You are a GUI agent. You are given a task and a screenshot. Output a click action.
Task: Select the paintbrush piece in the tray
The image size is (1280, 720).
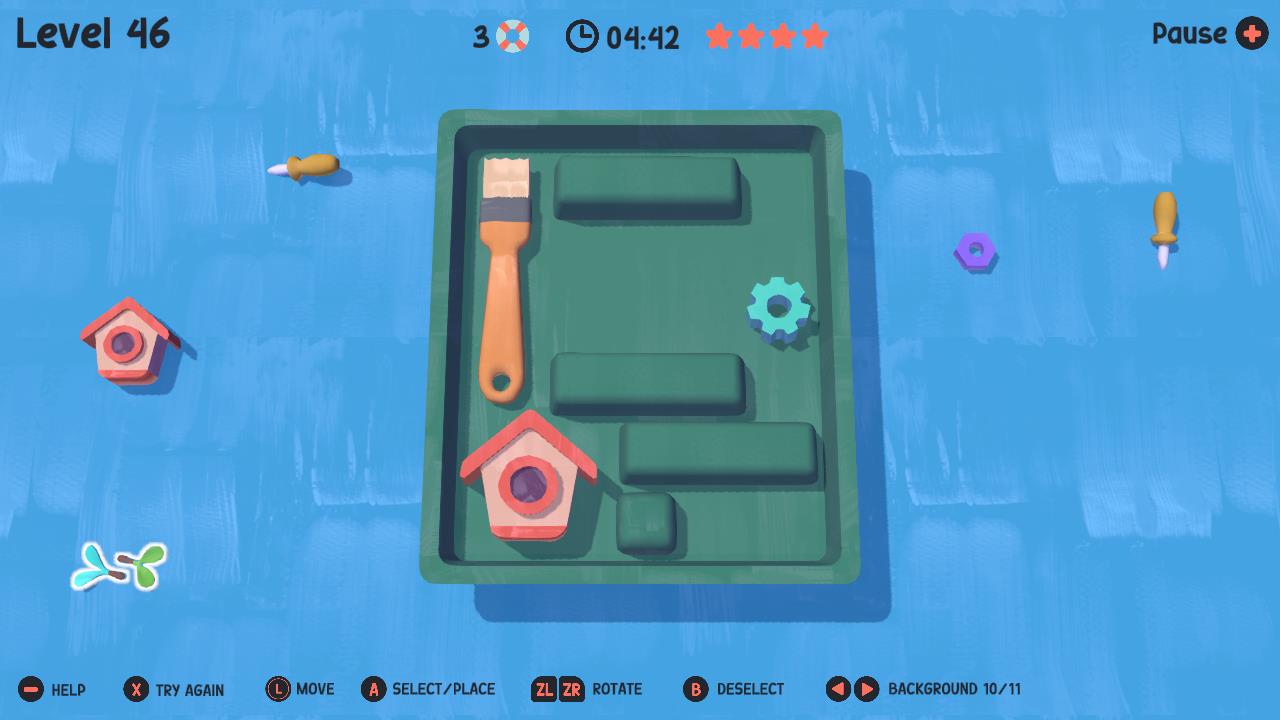tap(505, 280)
